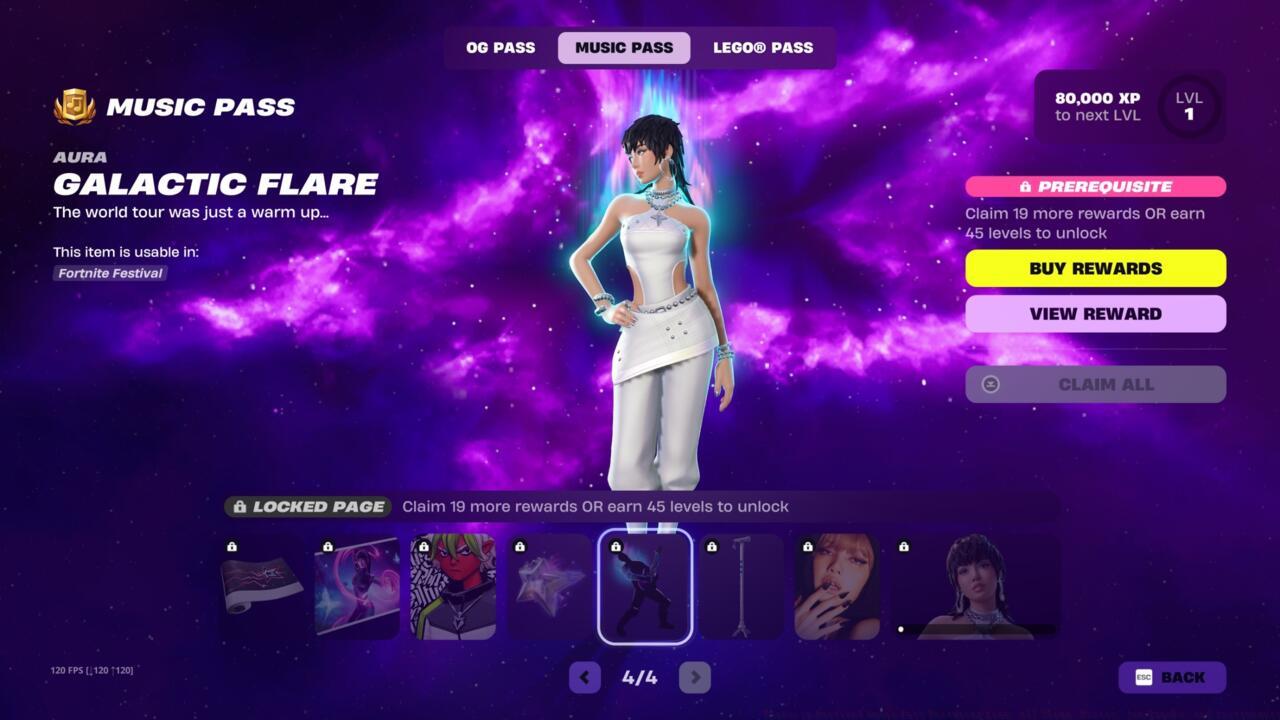Image resolution: width=1280 pixels, height=720 pixels.
Task: Click the next page arrow
Action: pos(695,677)
